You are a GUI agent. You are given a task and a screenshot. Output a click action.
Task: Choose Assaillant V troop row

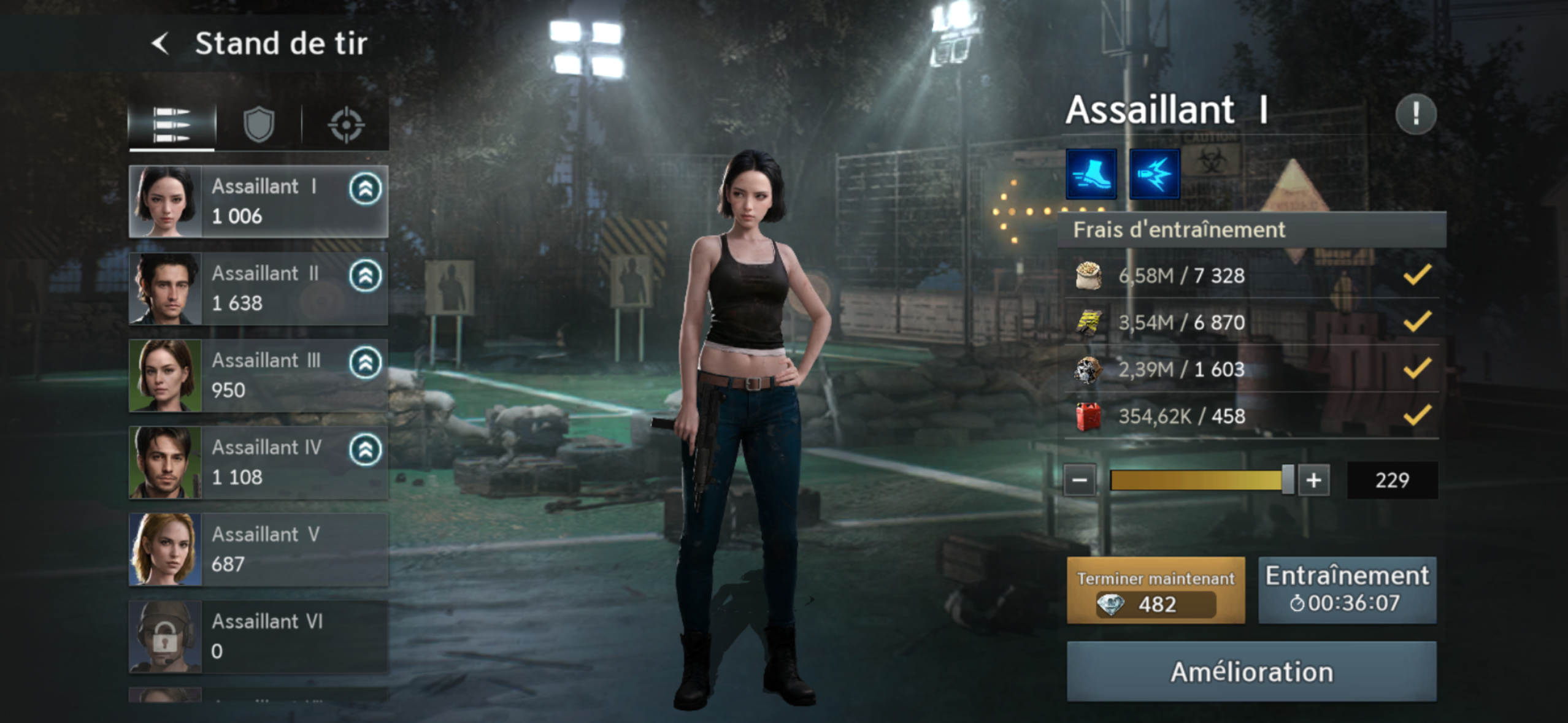pos(258,549)
